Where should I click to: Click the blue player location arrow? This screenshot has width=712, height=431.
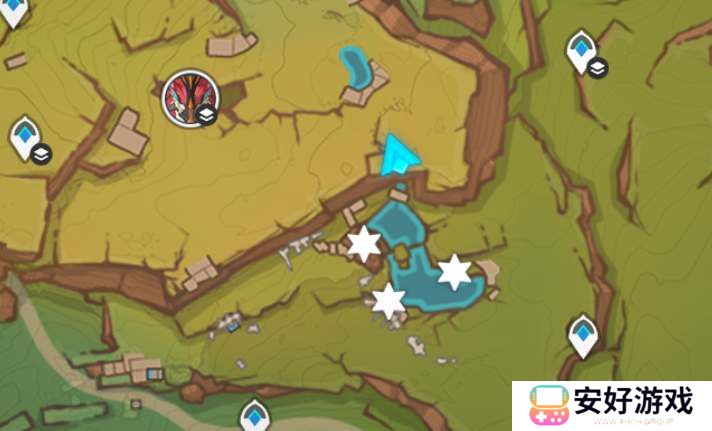click(399, 158)
